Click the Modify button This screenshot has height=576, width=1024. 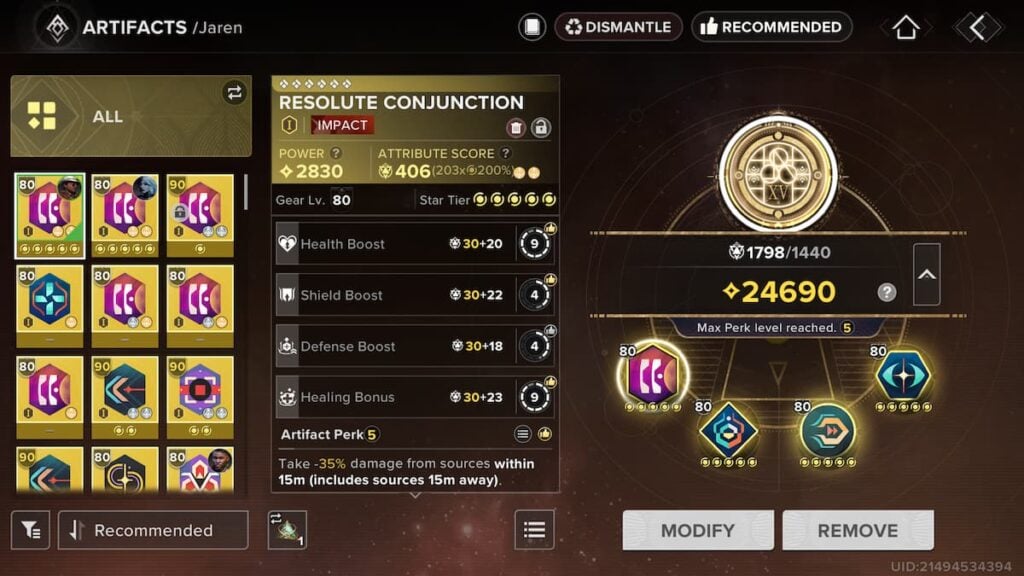click(698, 530)
